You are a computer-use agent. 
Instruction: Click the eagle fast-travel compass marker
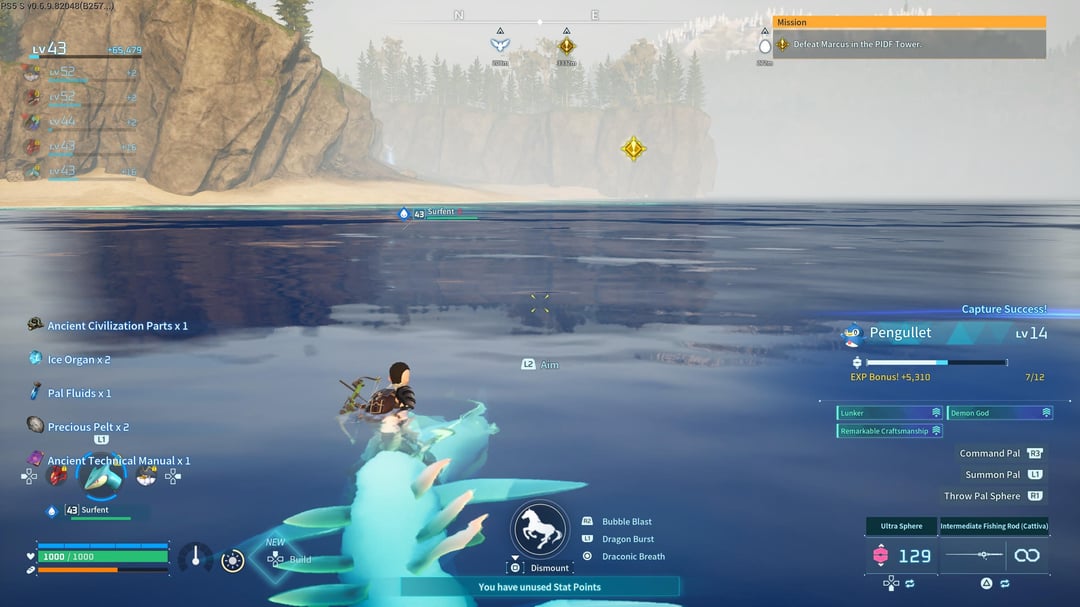(500, 45)
